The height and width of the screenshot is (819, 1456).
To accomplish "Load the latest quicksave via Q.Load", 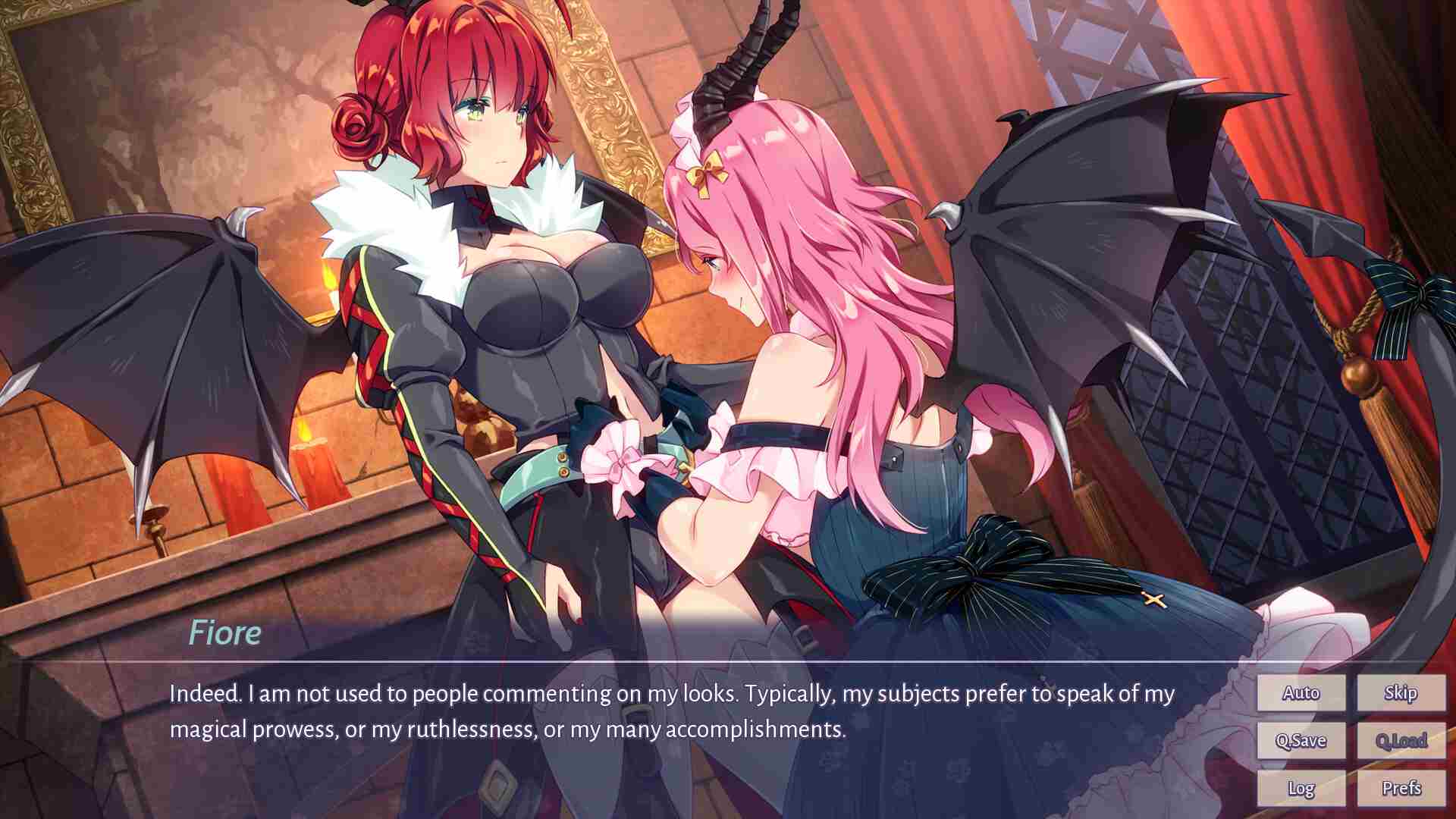I will [1401, 740].
